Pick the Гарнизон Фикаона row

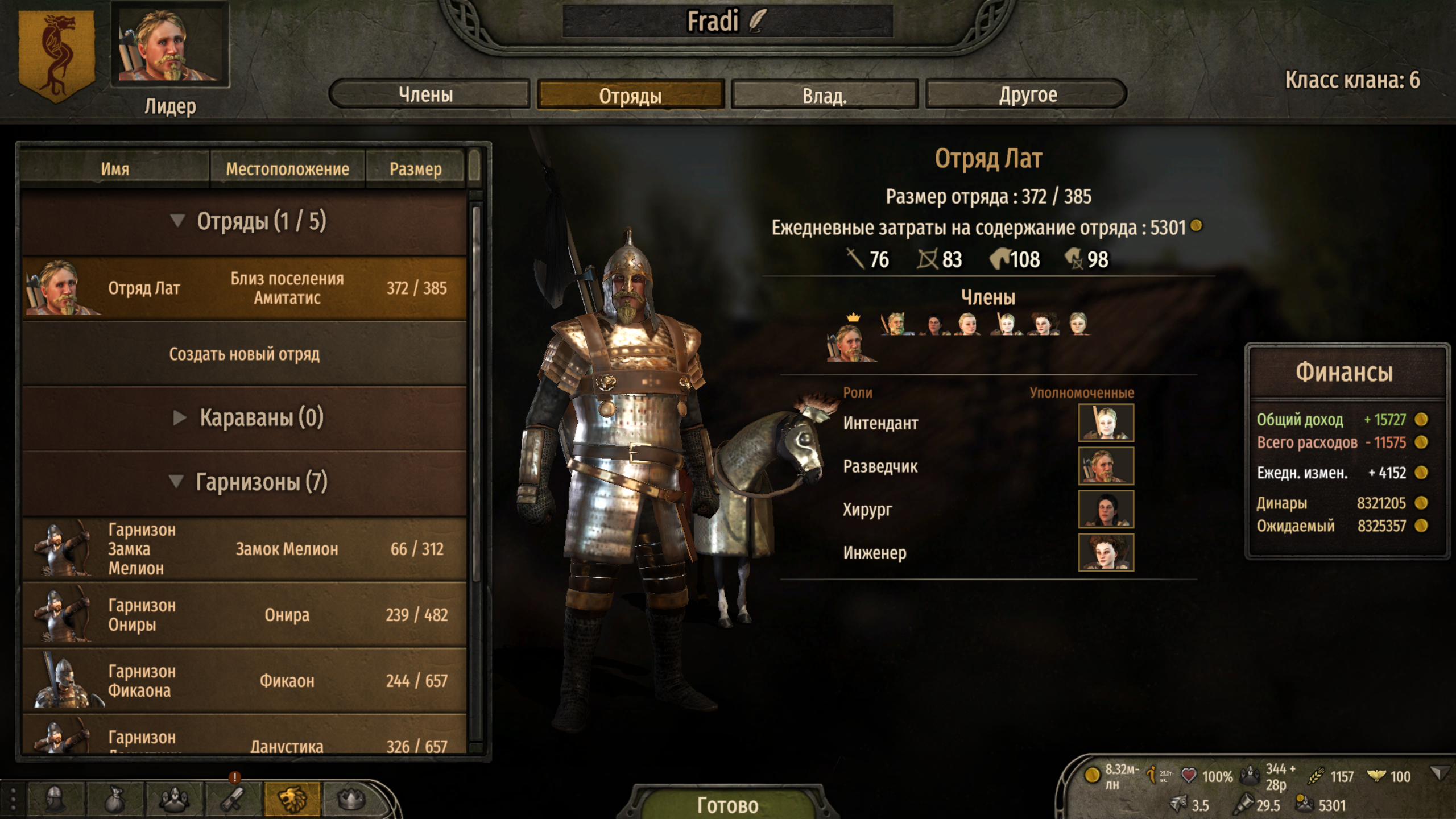245,681
